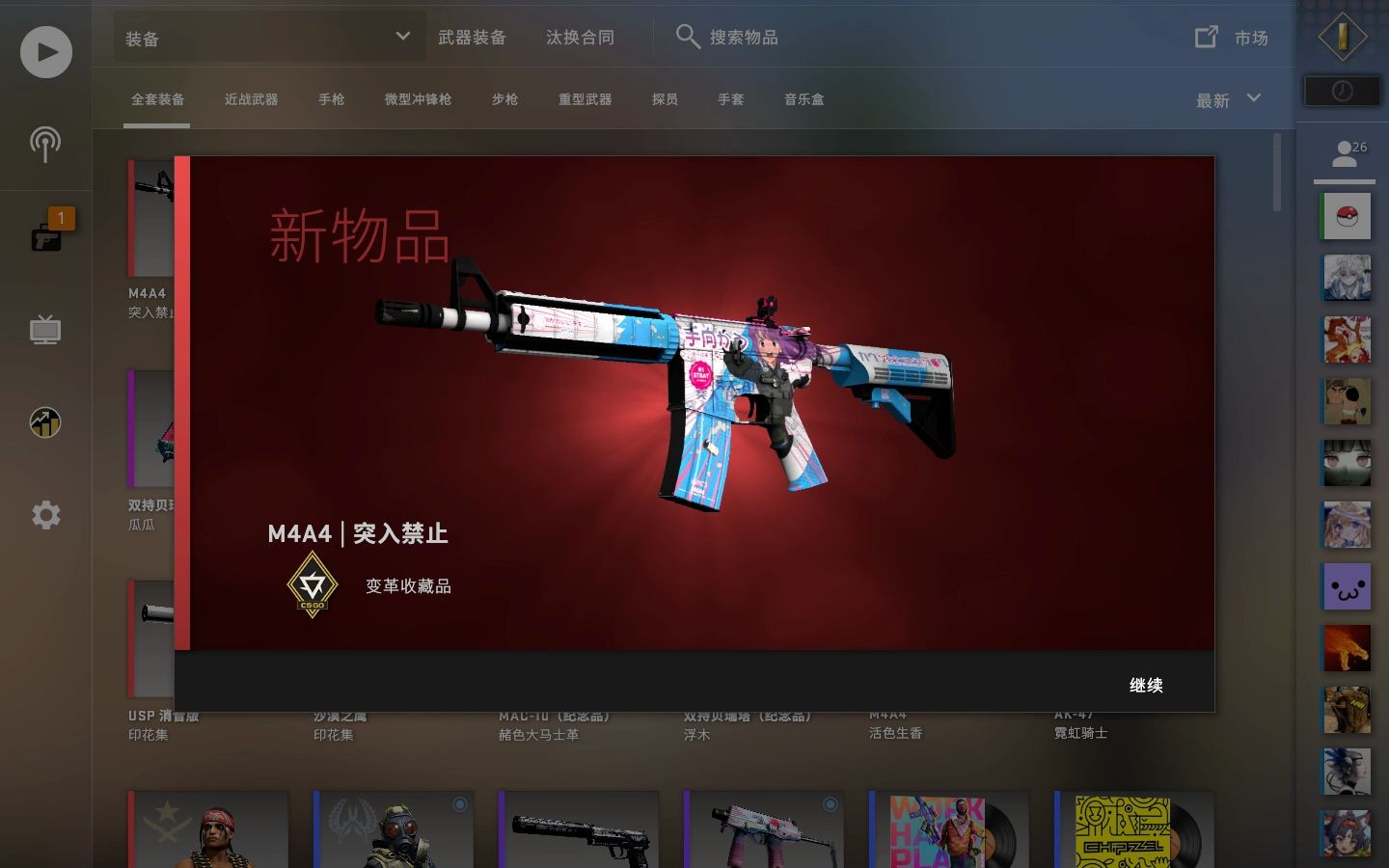Open the 汰换合同 trade-up menu

coord(580,37)
